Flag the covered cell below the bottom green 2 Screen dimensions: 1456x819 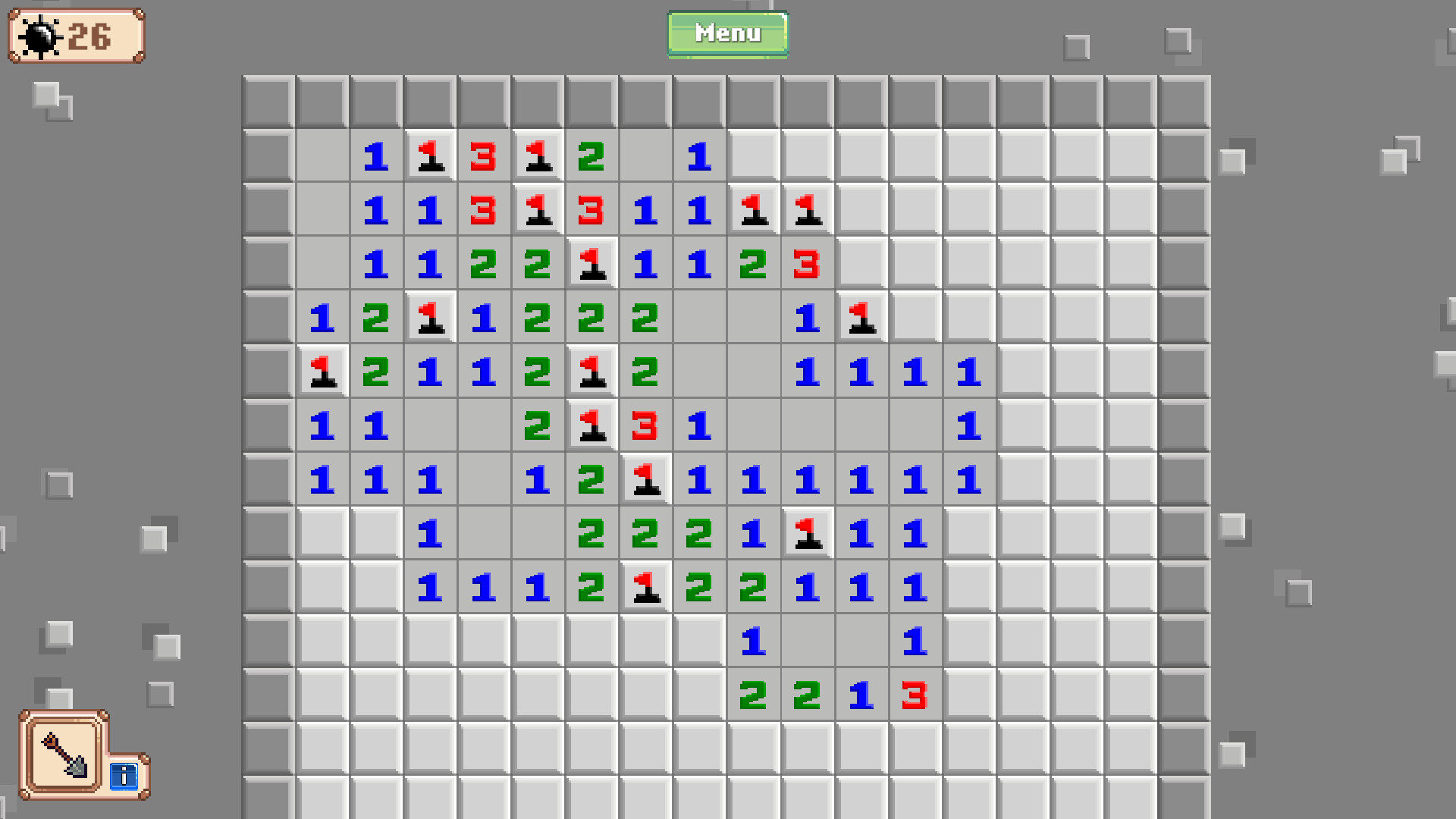[x=753, y=747]
